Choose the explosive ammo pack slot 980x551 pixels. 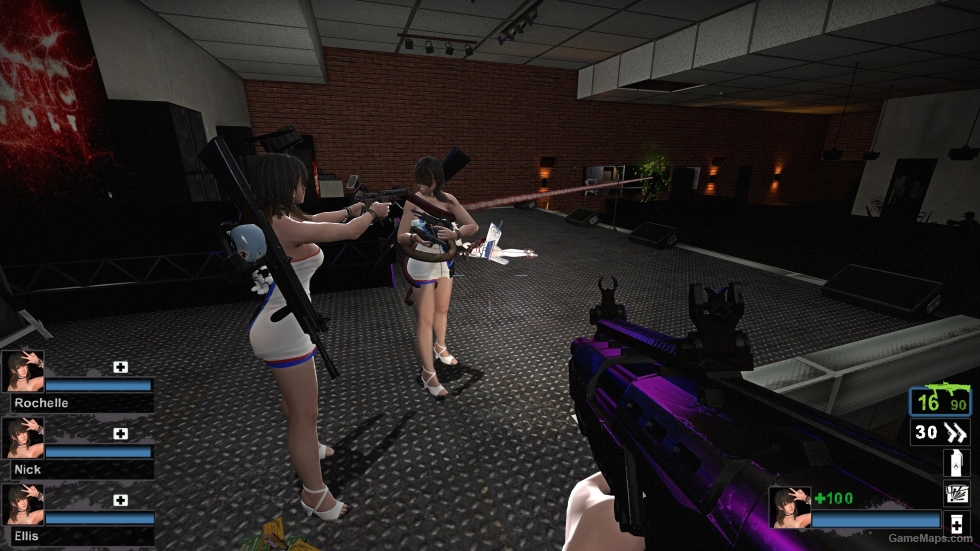956,492
